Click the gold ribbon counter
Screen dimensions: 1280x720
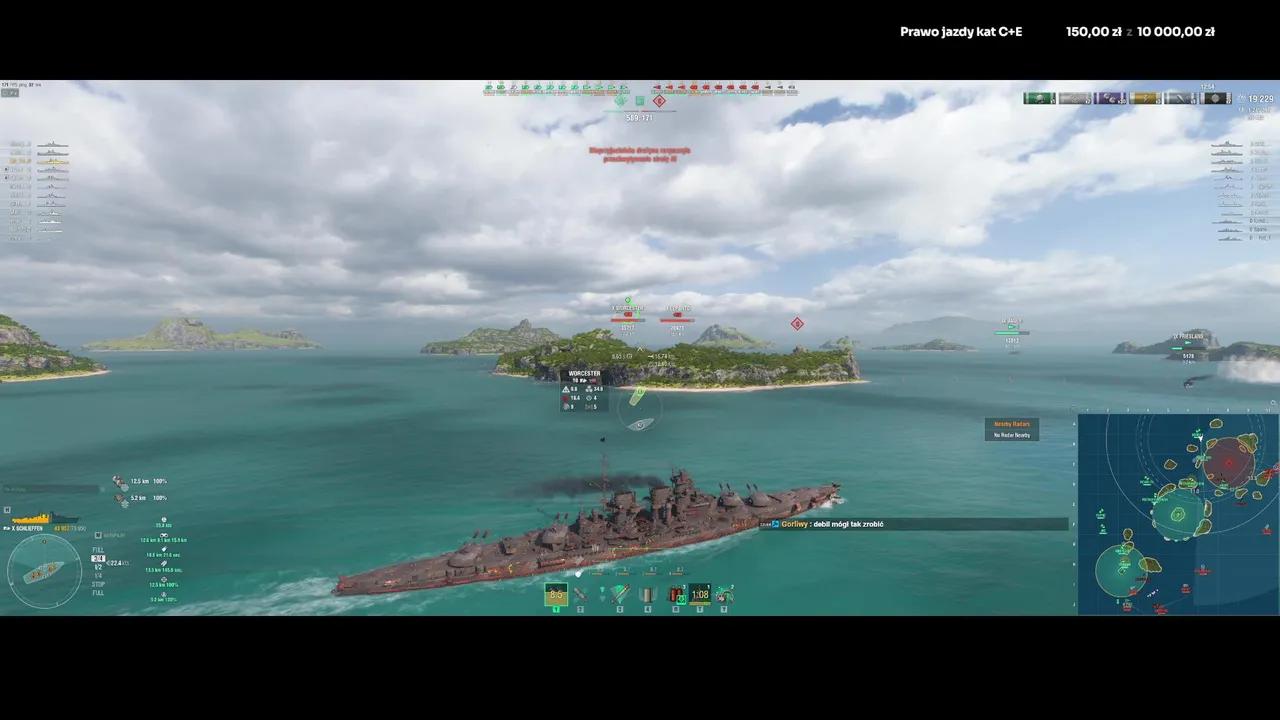[1145, 98]
